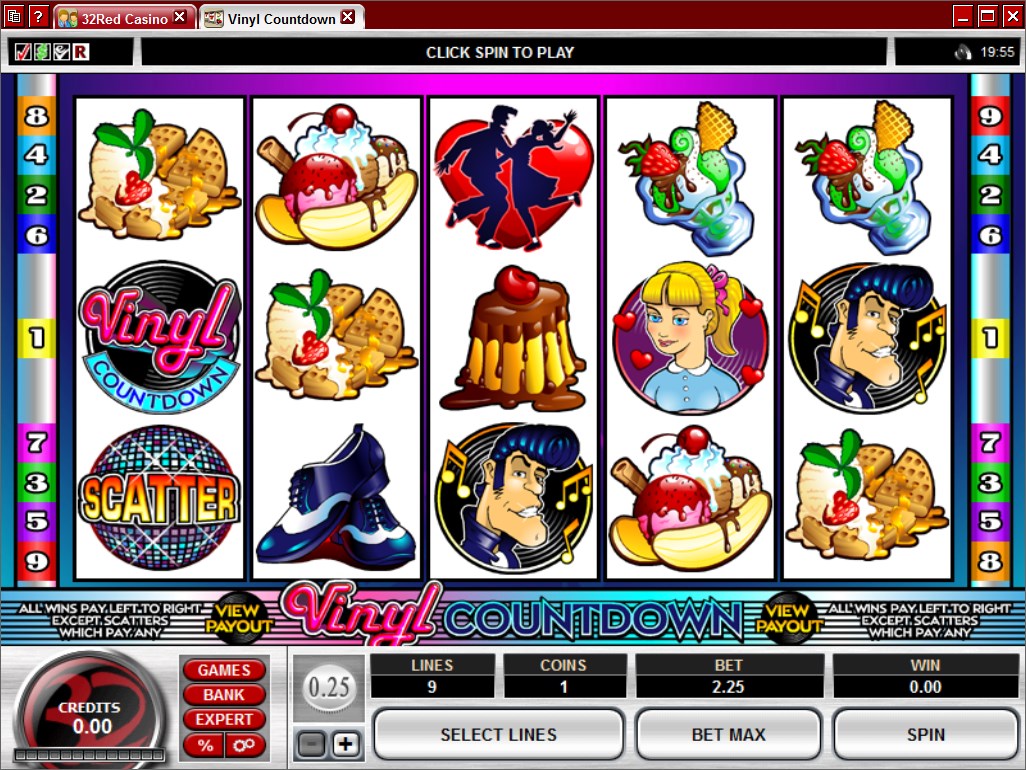Click the Bet Max button
Viewport: 1026px width, 770px height.
[x=728, y=734]
